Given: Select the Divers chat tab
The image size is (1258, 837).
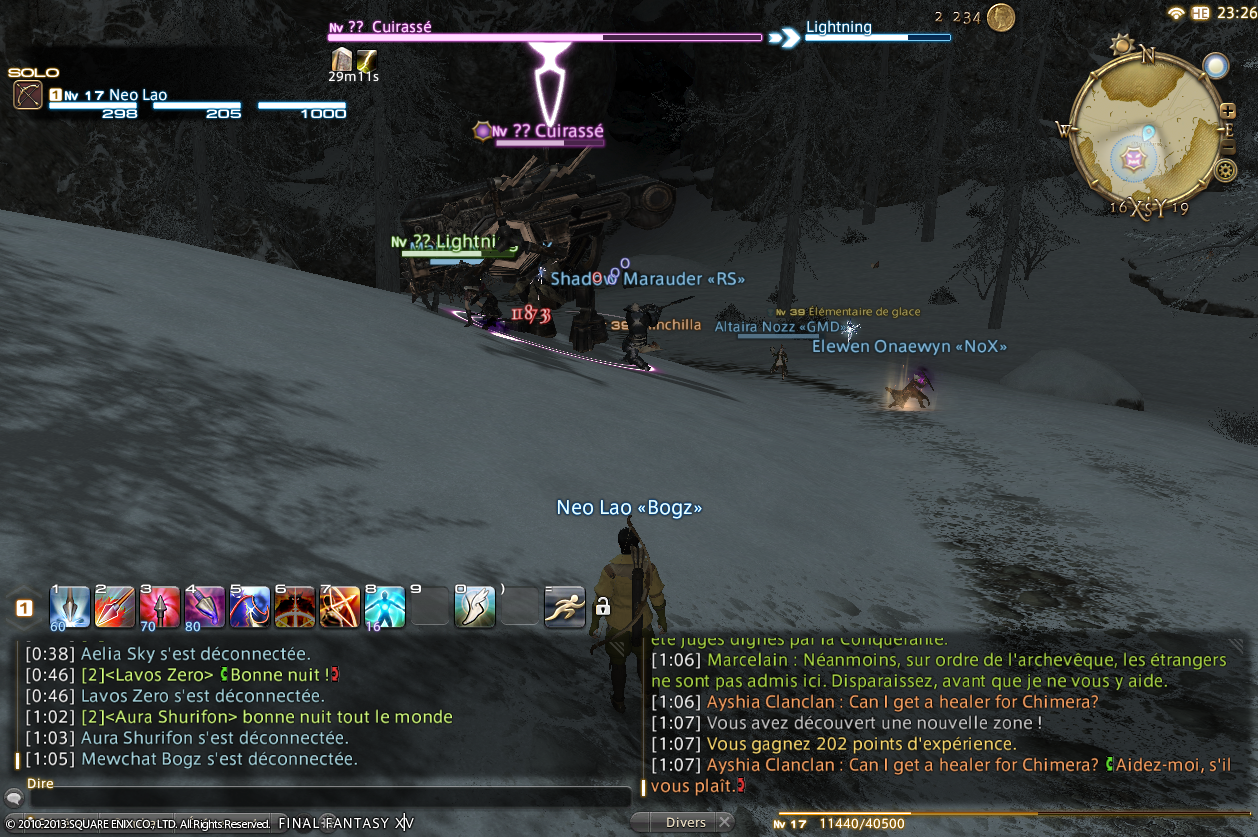Looking at the screenshot, I should tap(686, 822).
